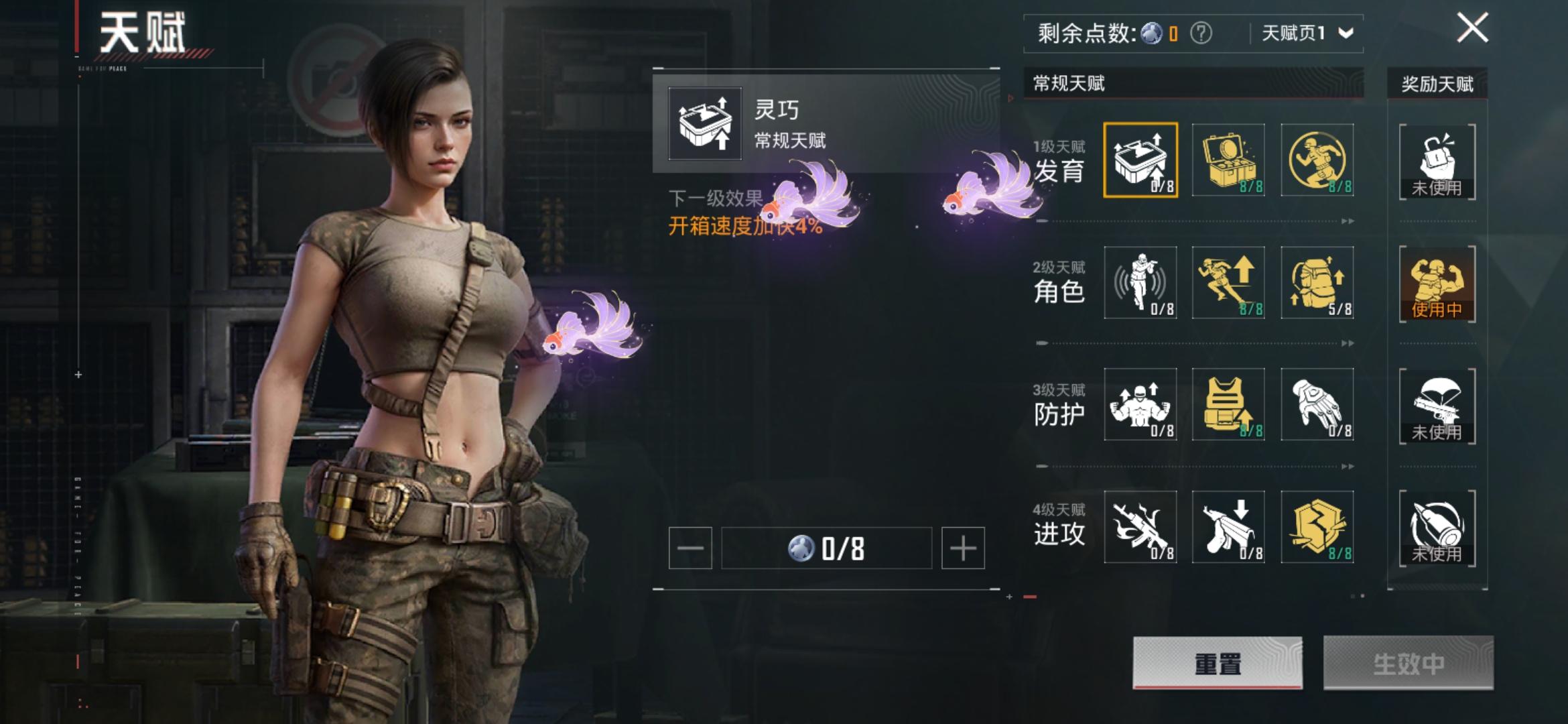Show help for remaining talent points

(x=1201, y=33)
